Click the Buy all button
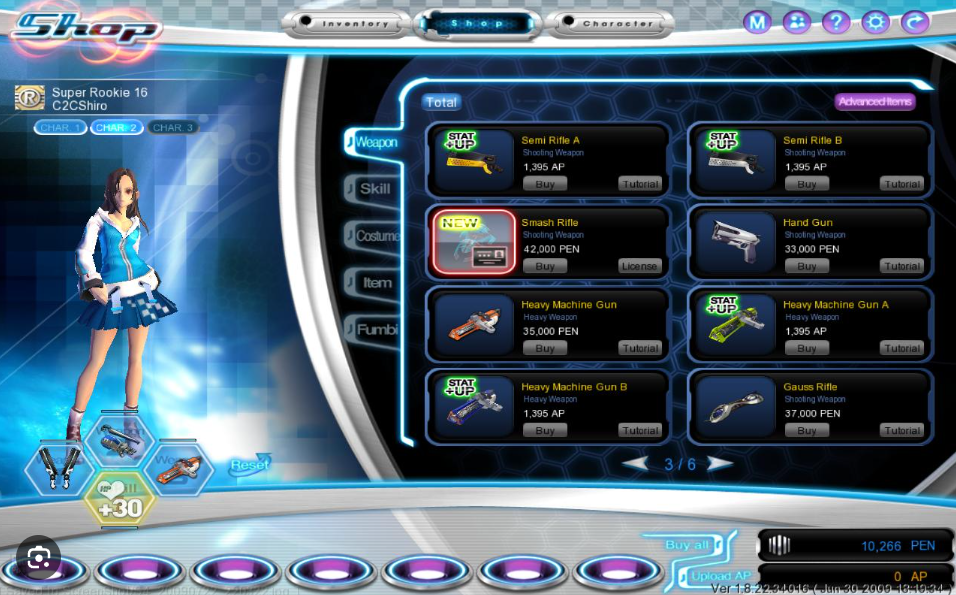This screenshot has width=956, height=595. (688, 544)
